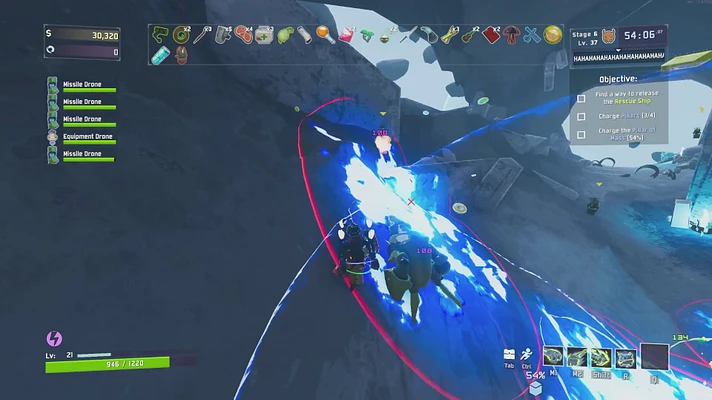This screenshot has width=712, height=400.
Task: Trigger the utility skill icon labeled Shift
Action: [601, 357]
